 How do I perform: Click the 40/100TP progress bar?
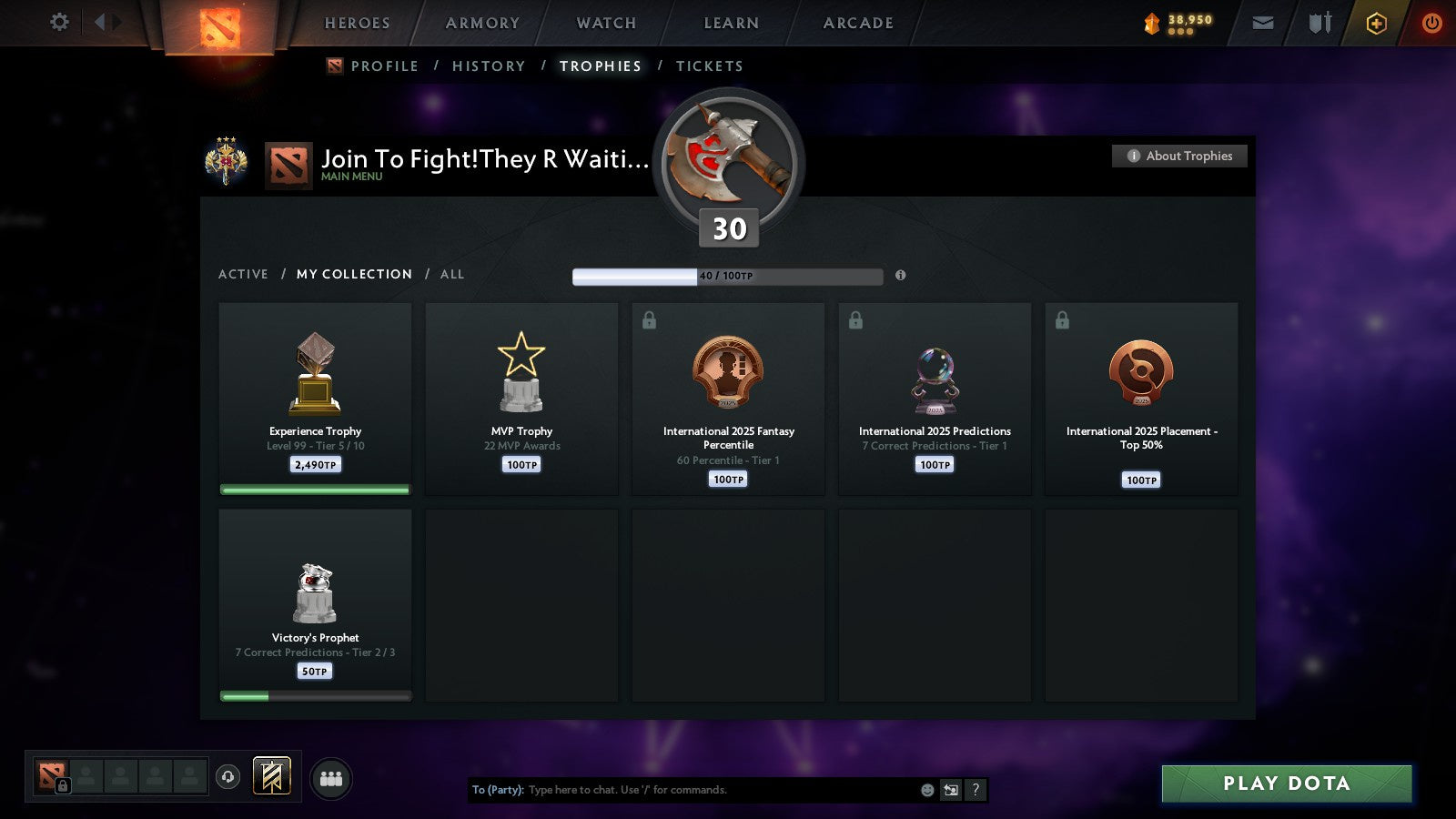pos(726,276)
